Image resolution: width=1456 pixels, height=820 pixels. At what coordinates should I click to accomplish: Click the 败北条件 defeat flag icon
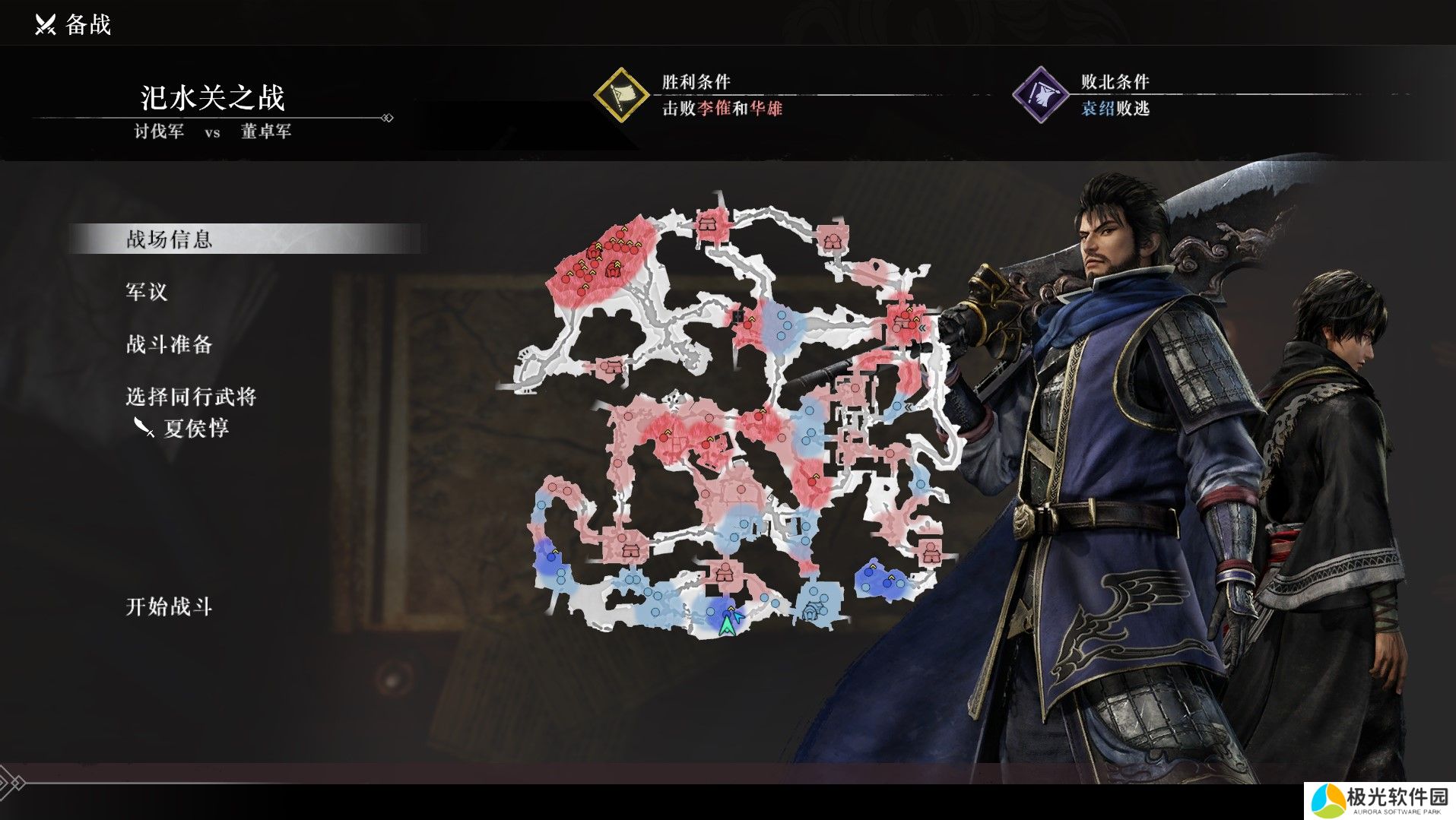(1039, 95)
